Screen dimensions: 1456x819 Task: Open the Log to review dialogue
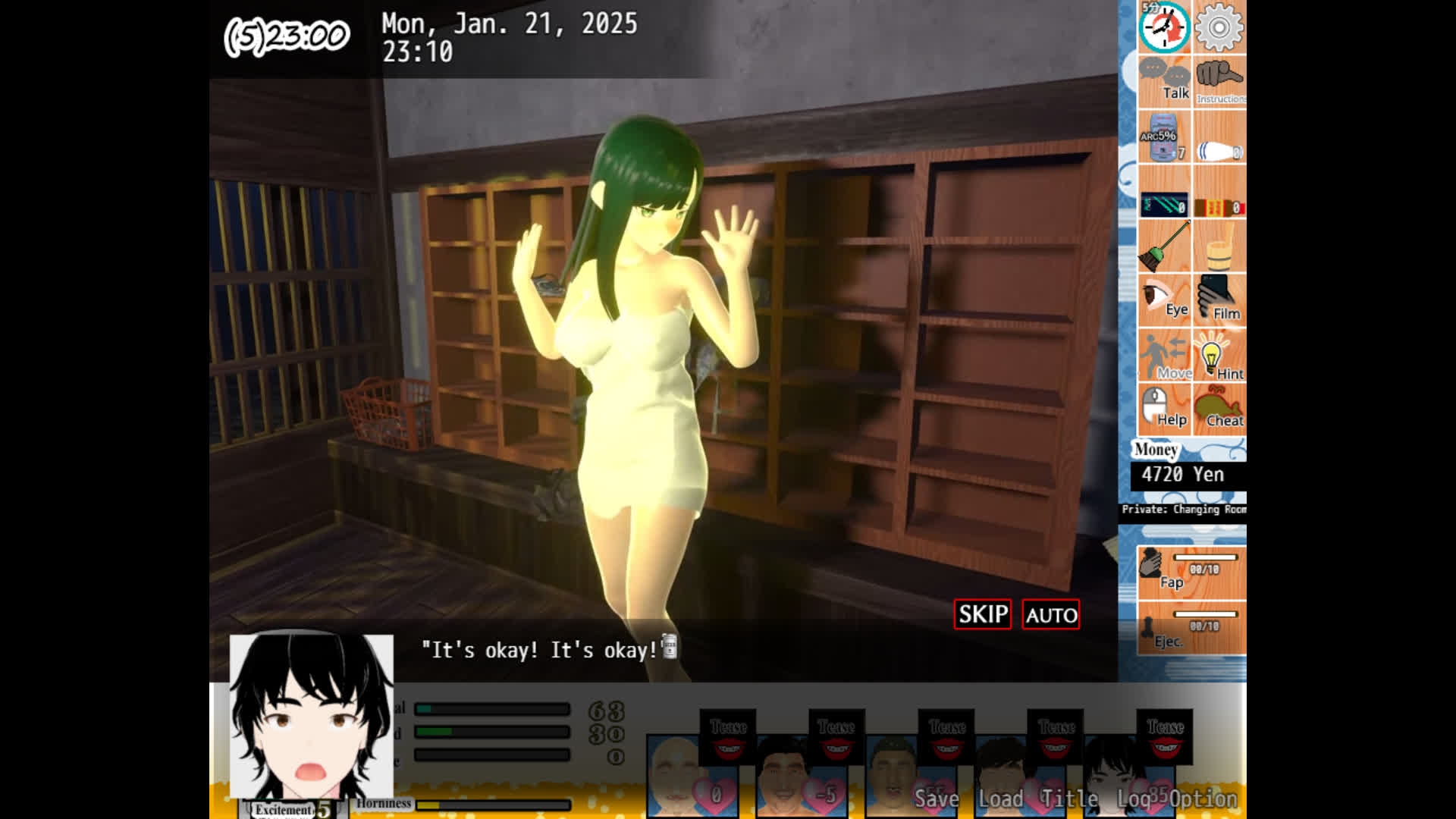click(x=1133, y=799)
